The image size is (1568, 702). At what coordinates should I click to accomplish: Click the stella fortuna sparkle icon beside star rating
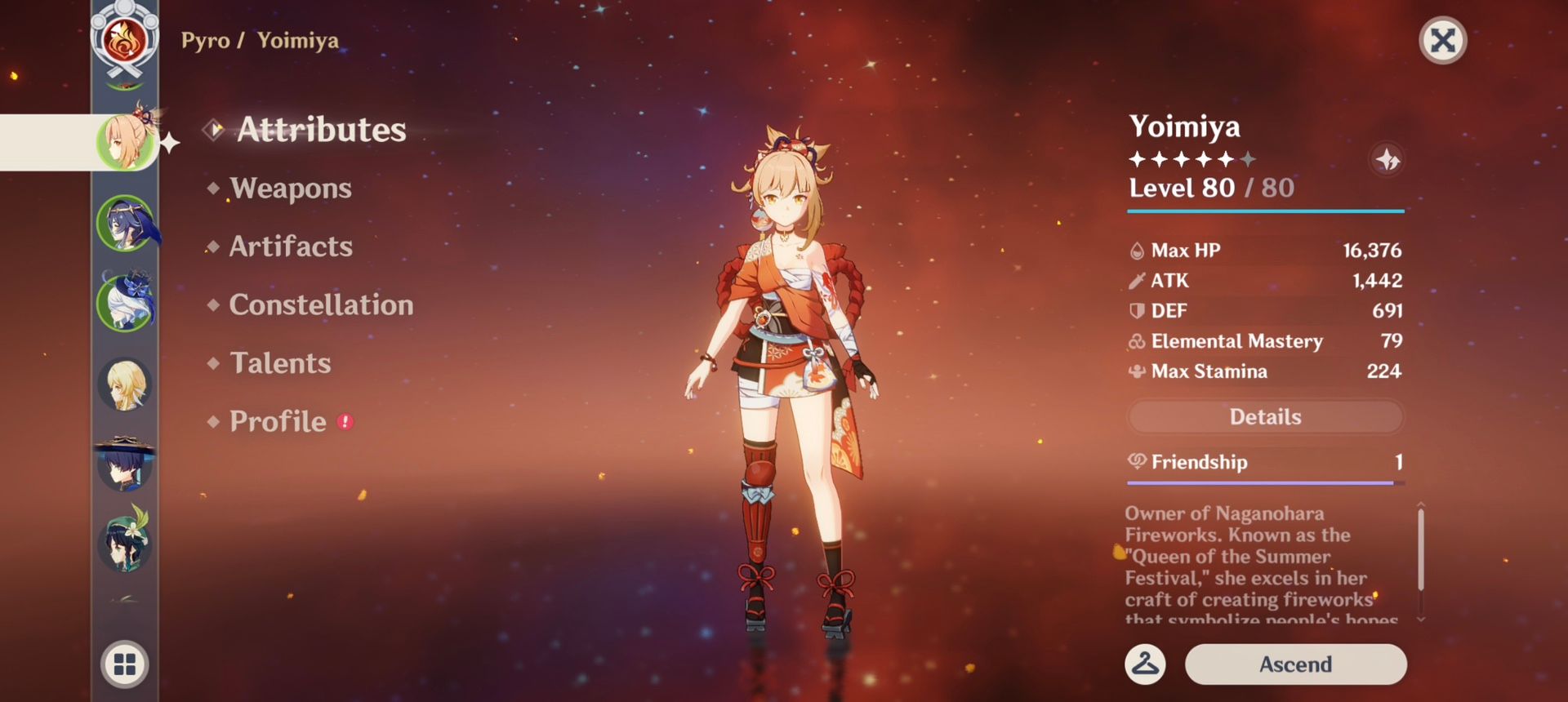(1386, 160)
